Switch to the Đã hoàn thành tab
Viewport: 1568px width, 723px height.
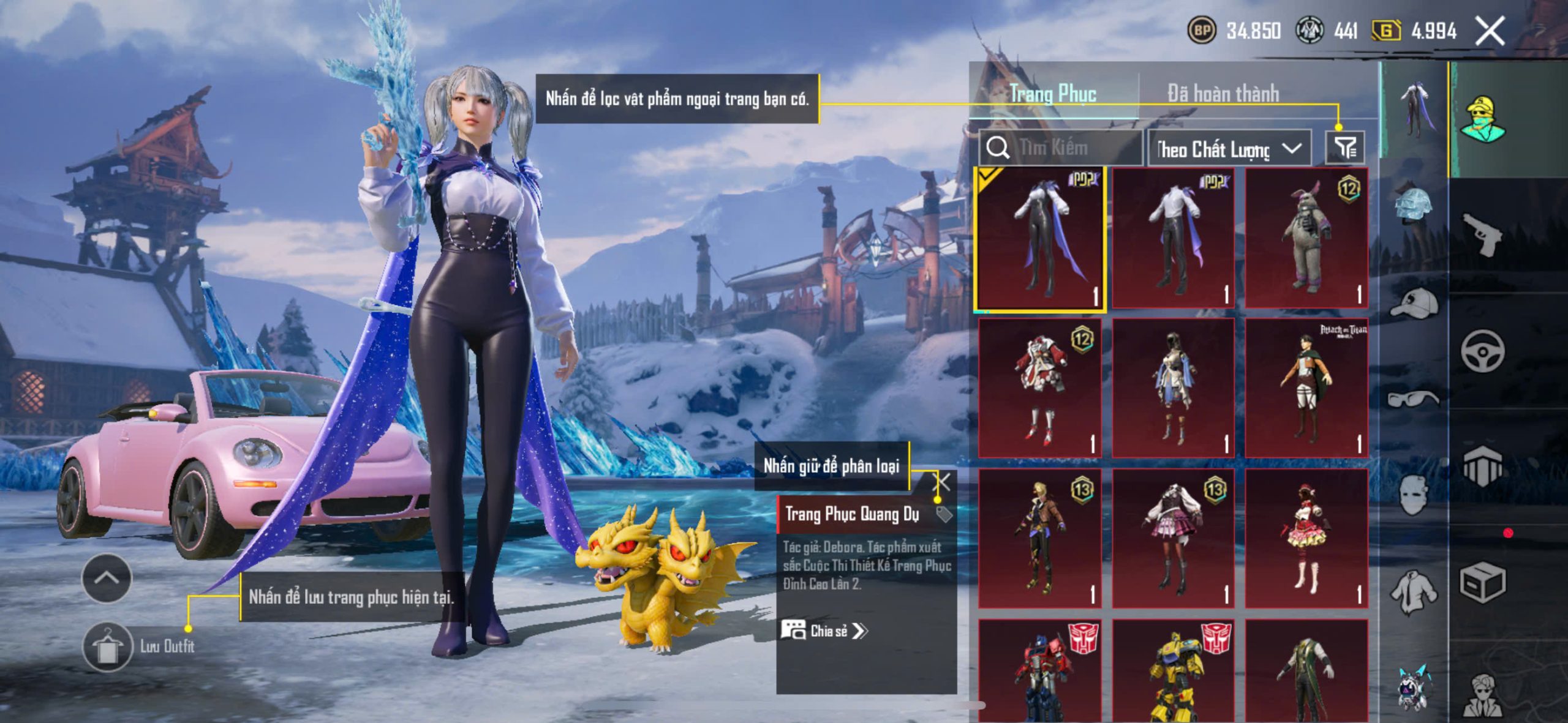coord(1223,94)
